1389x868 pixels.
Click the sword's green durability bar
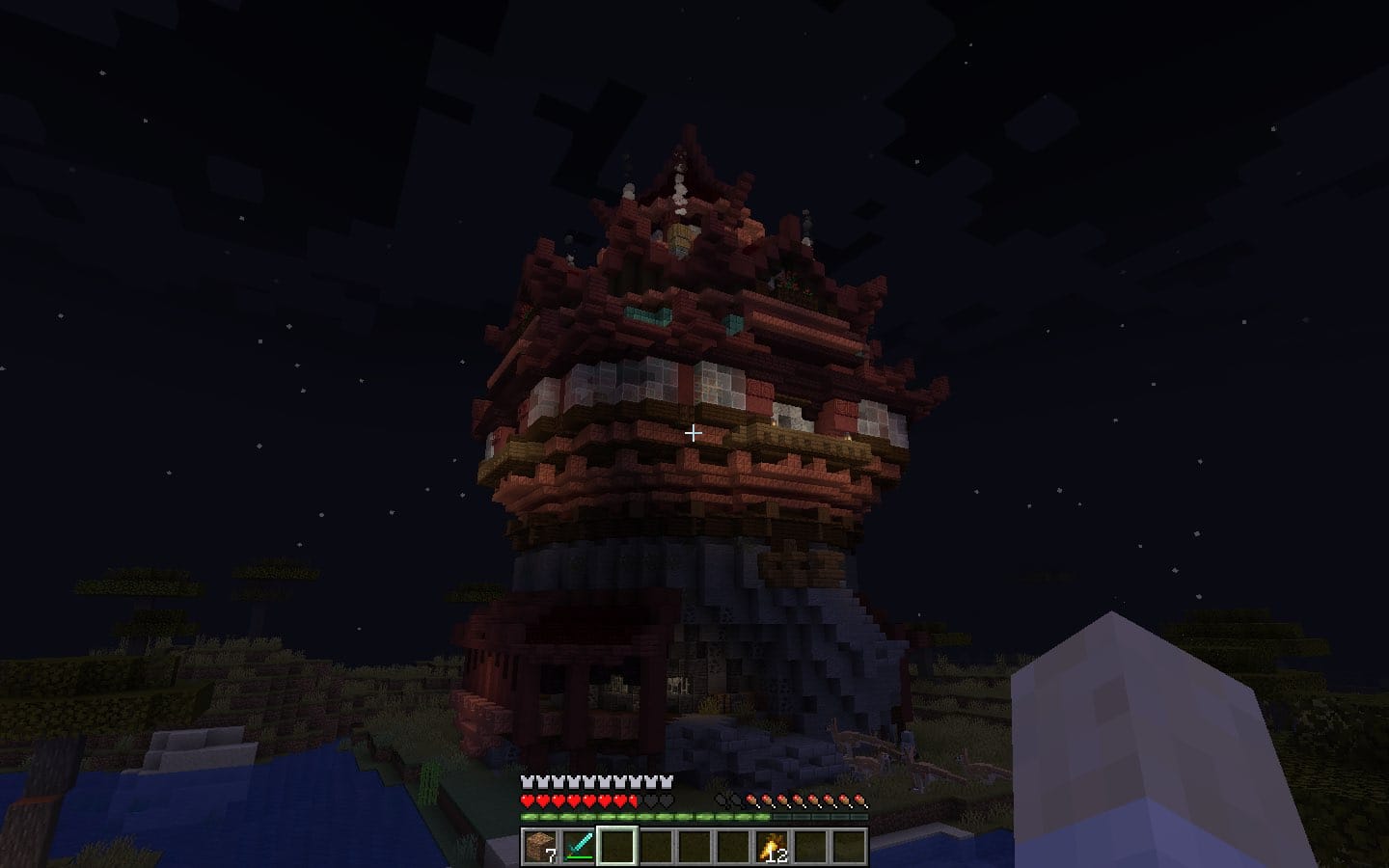pos(580,856)
